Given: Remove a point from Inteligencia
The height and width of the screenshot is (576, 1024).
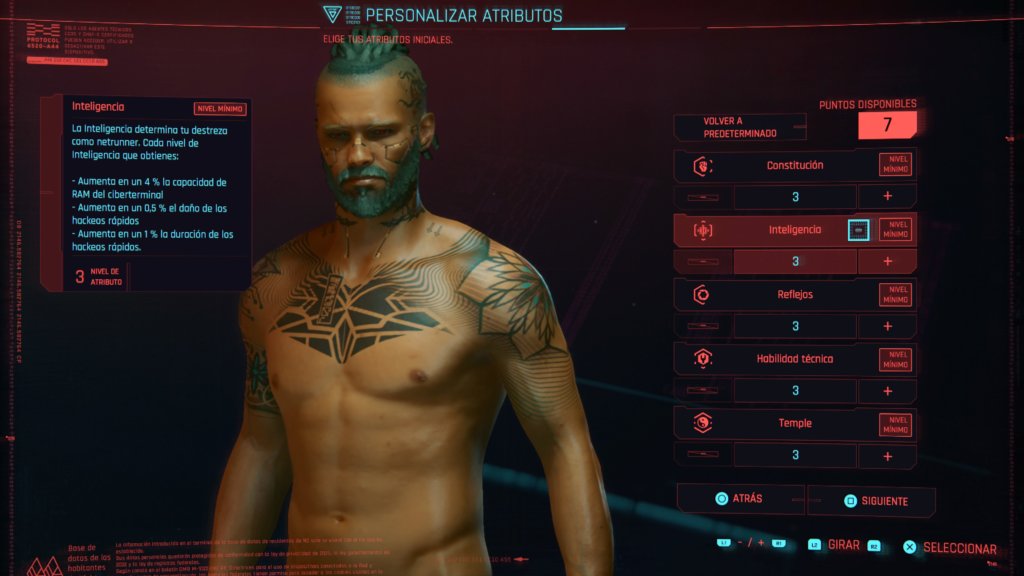Looking at the screenshot, I should click(703, 262).
